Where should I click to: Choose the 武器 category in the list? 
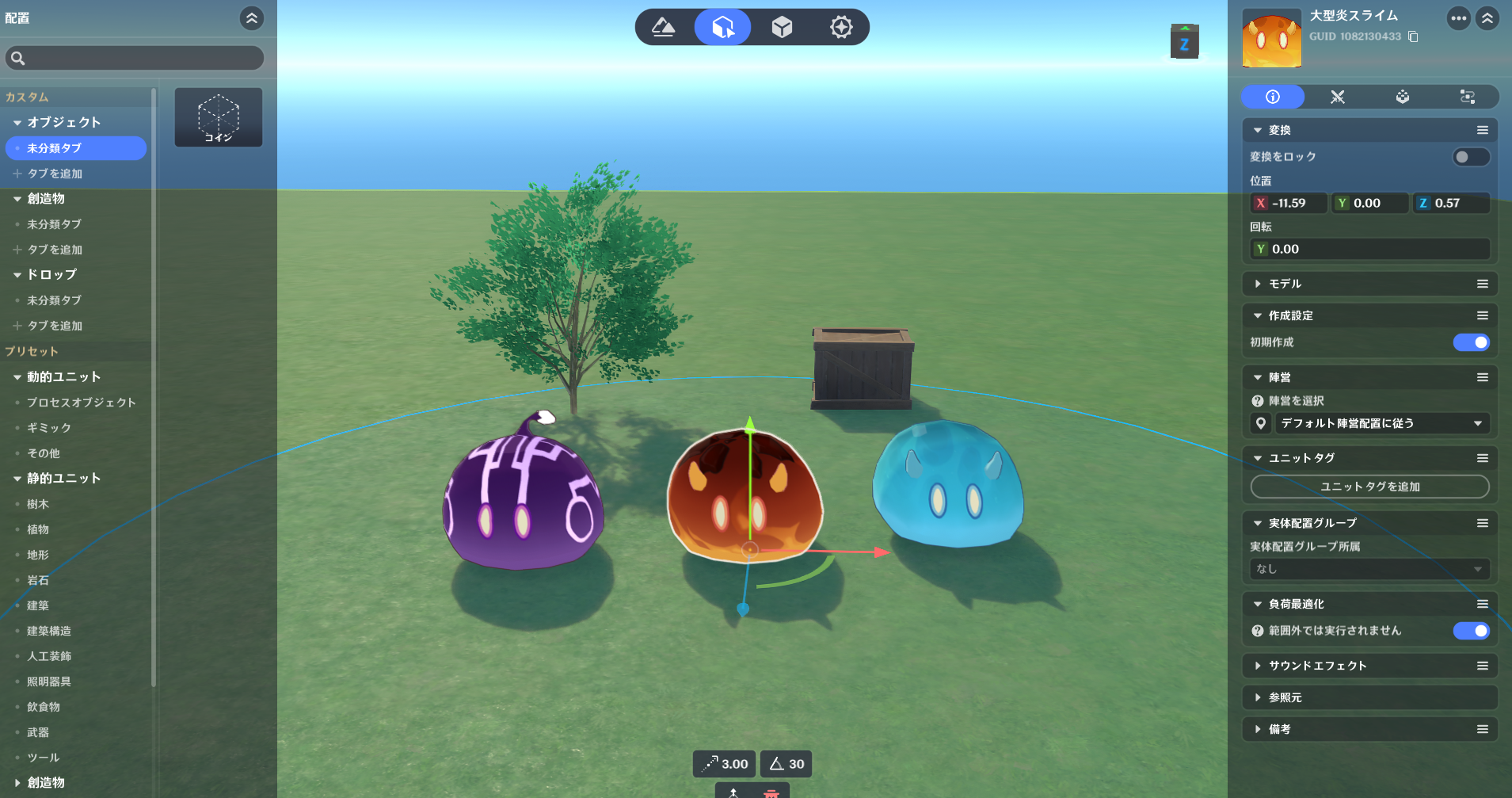(x=38, y=732)
